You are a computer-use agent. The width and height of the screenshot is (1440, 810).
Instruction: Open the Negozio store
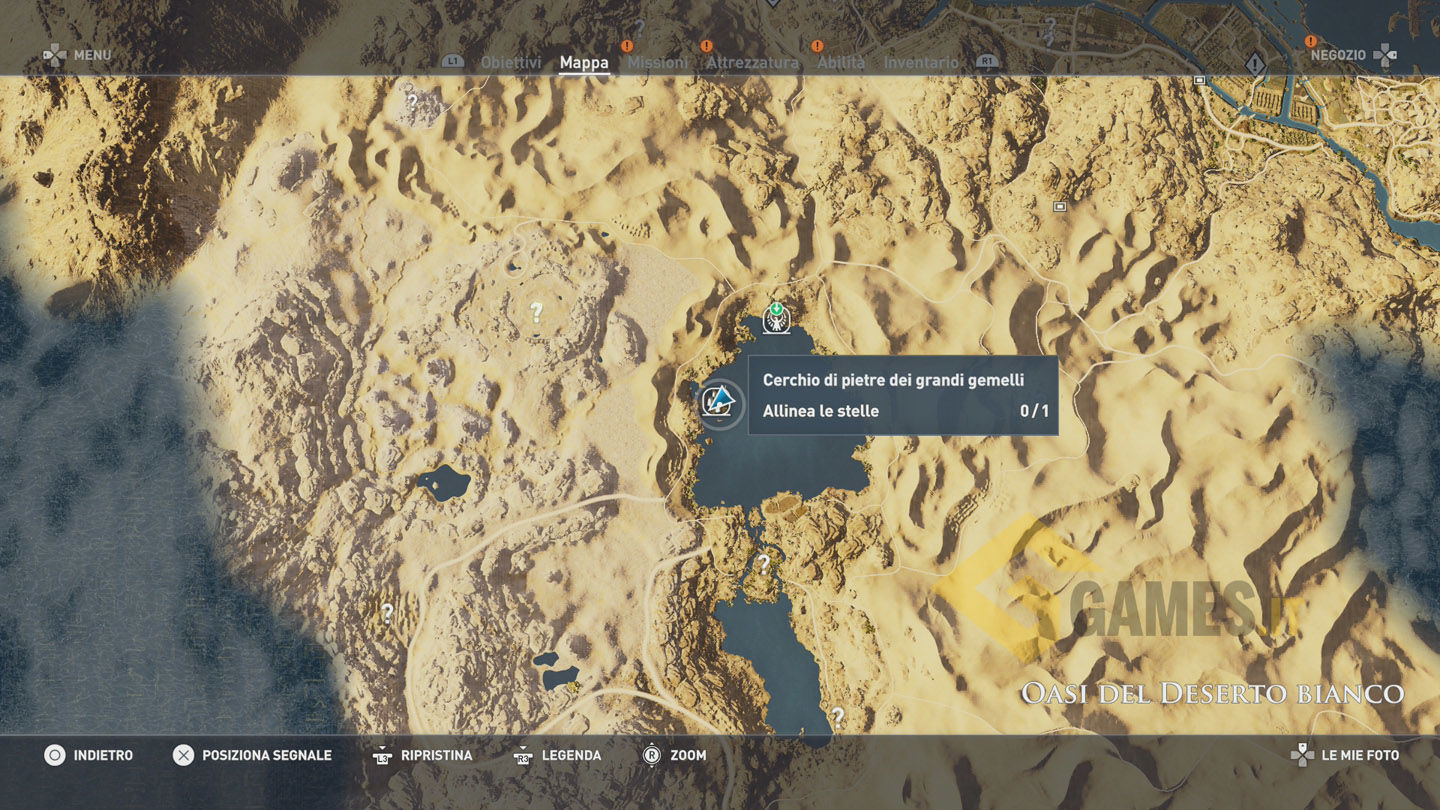click(1338, 55)
